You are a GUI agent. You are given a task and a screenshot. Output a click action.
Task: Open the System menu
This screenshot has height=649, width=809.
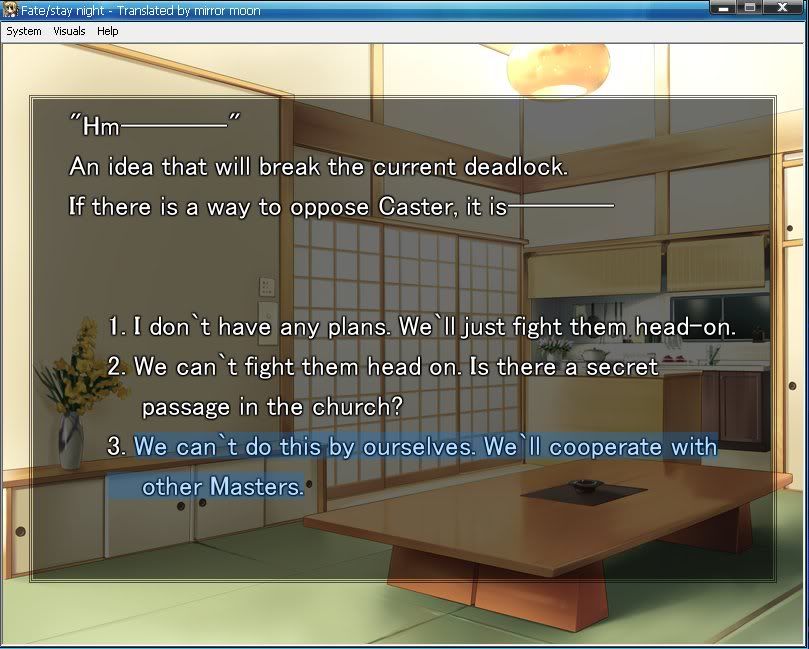point(24,31)
